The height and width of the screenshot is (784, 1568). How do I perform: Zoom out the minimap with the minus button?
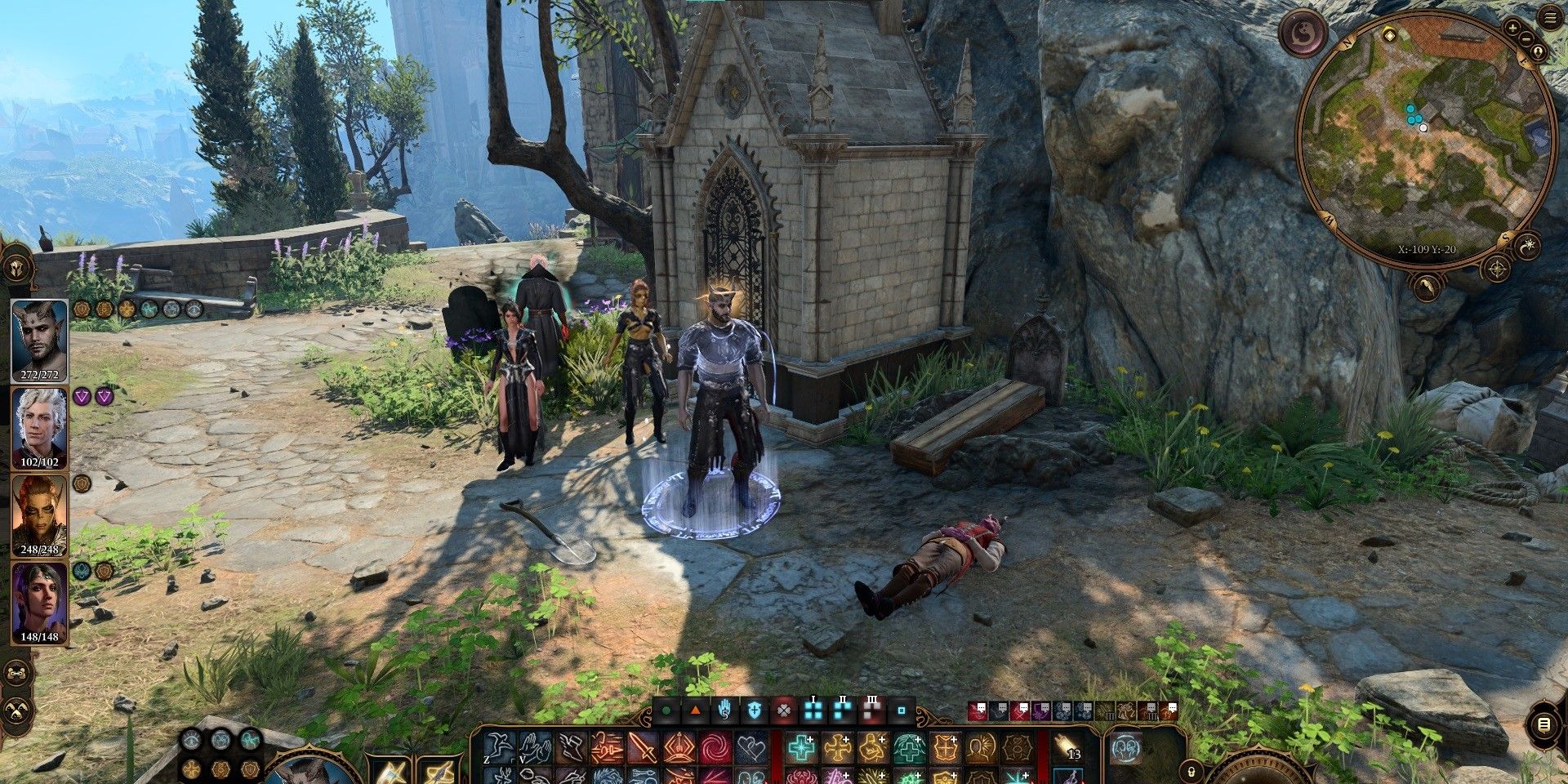click(x=1527, y=38)
